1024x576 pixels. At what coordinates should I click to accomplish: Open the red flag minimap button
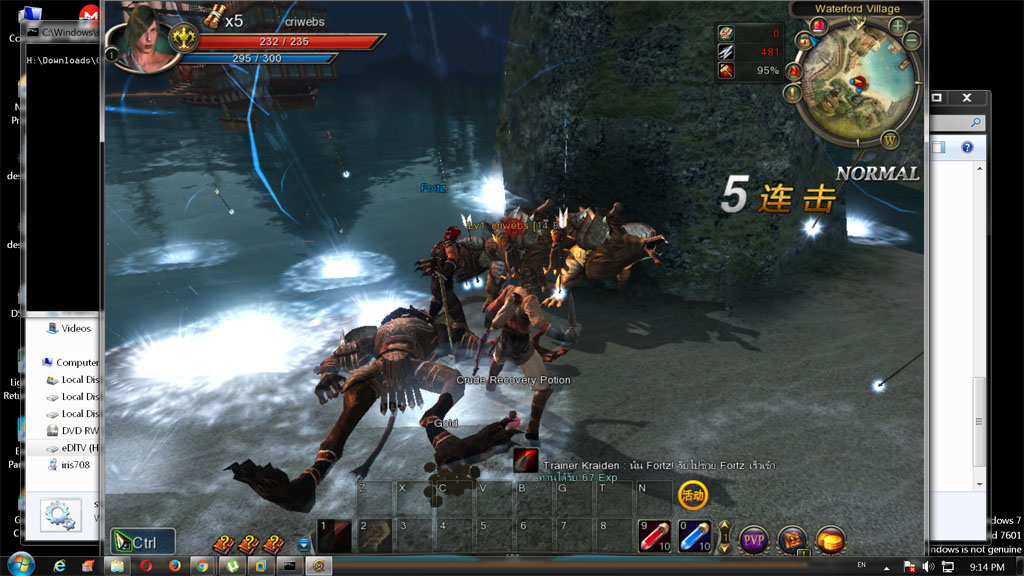tap(794, 71)
